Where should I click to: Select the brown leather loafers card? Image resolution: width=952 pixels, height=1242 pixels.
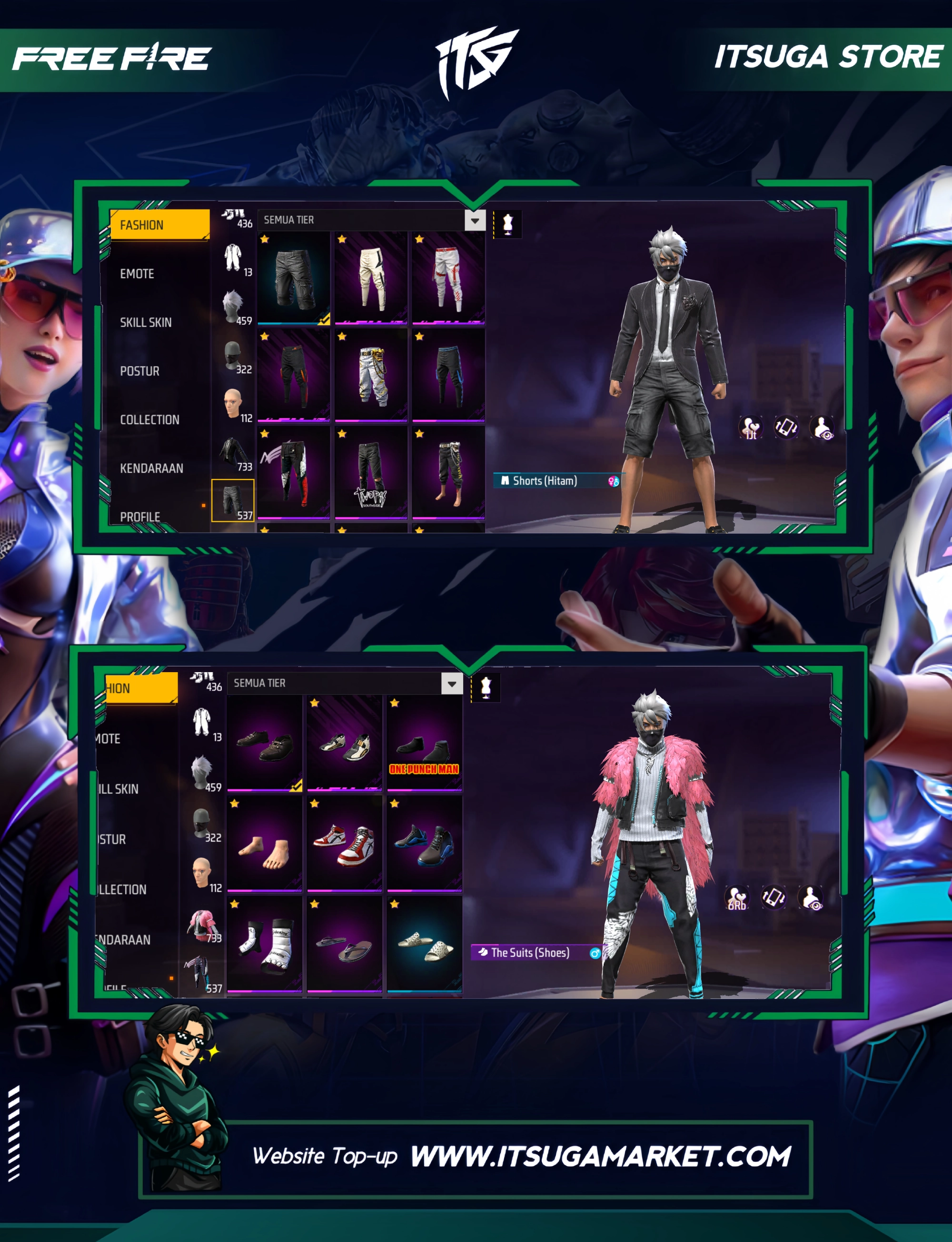click(265, 744)
